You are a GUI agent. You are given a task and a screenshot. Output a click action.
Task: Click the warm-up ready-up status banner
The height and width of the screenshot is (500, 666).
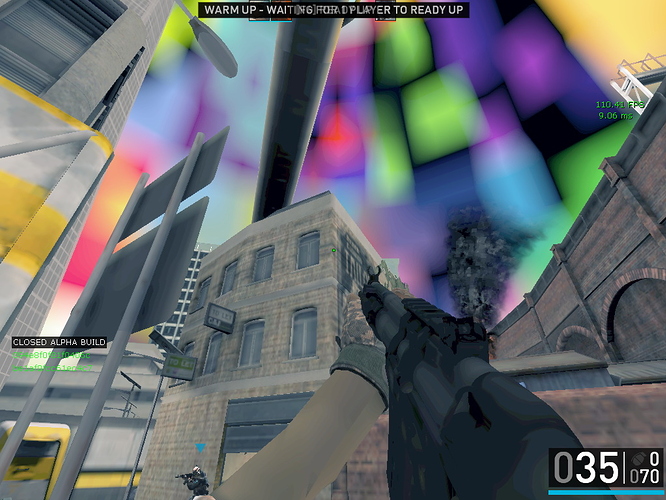[x=333, y=9]
